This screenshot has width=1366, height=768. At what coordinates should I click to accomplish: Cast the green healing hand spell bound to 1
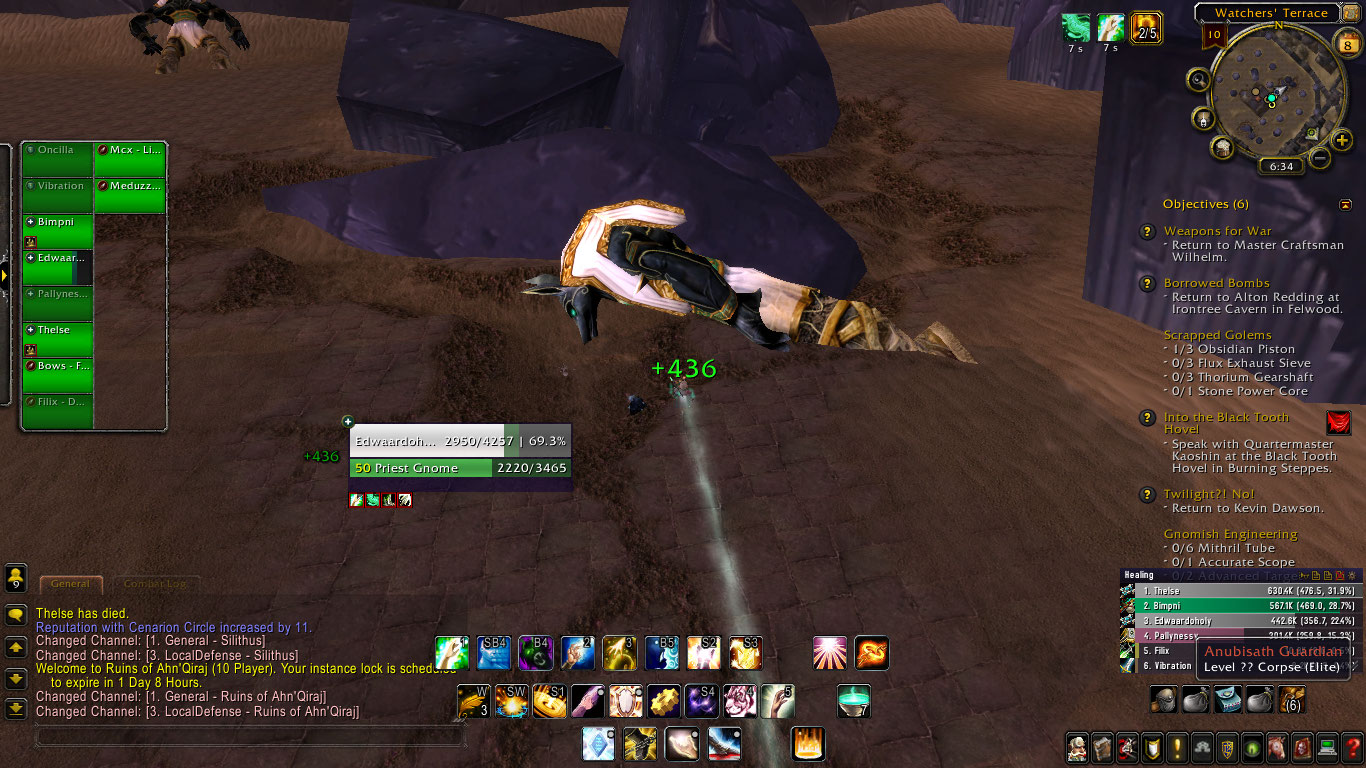[x=452, y=653]
